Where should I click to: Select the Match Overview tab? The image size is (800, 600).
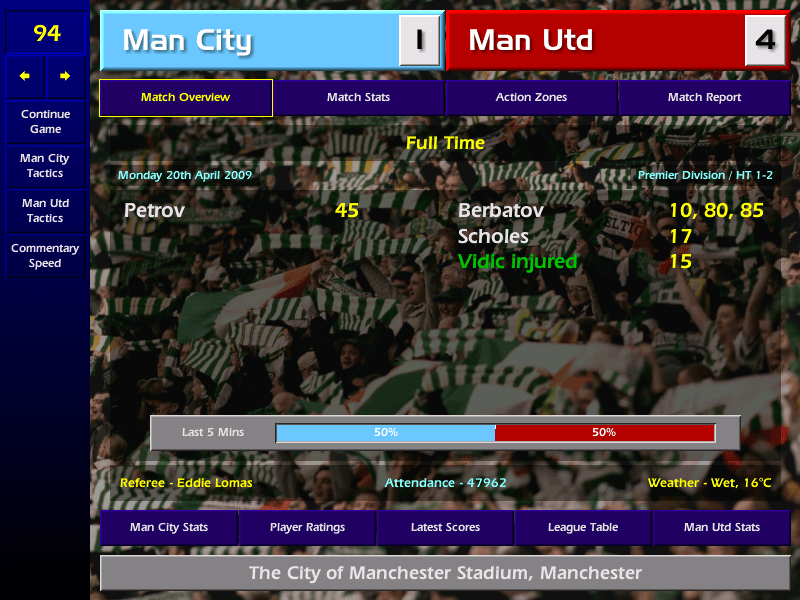185,98
